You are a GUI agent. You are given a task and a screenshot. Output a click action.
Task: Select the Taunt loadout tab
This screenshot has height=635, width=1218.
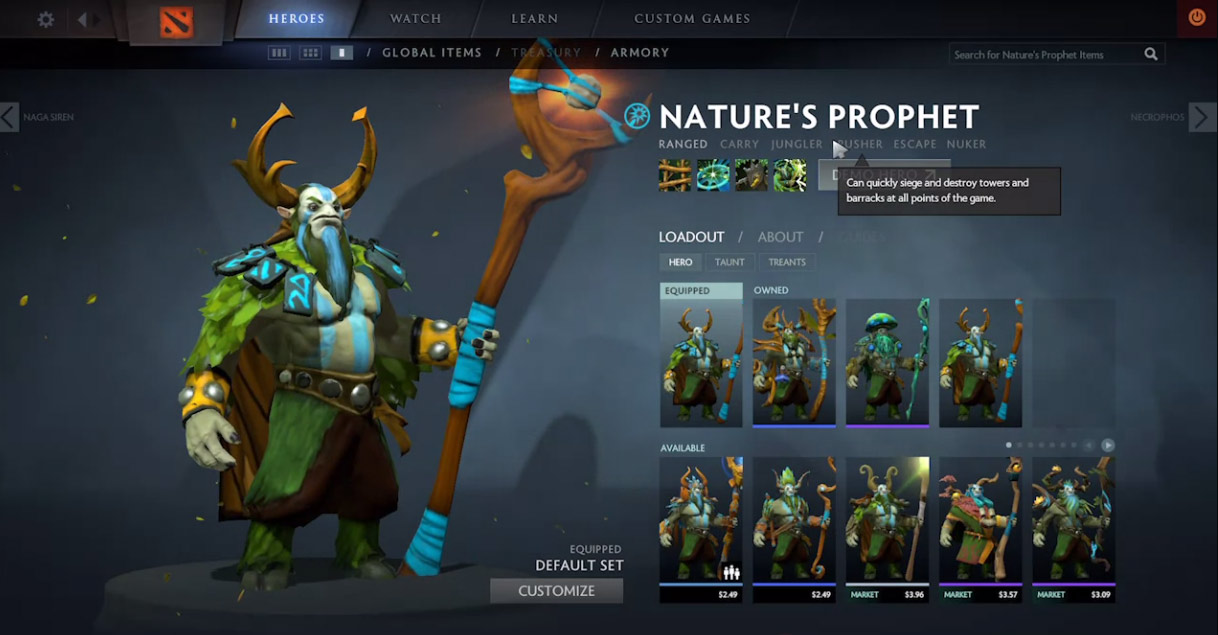click(729, 262)
